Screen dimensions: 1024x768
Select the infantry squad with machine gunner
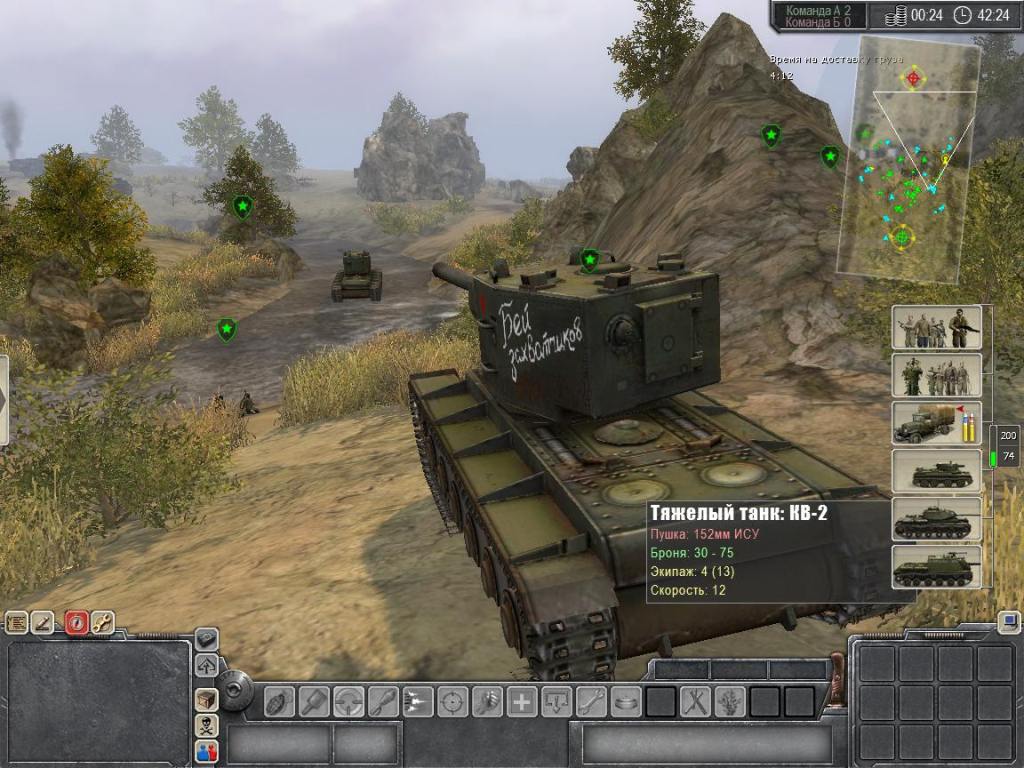pos(936,328)
